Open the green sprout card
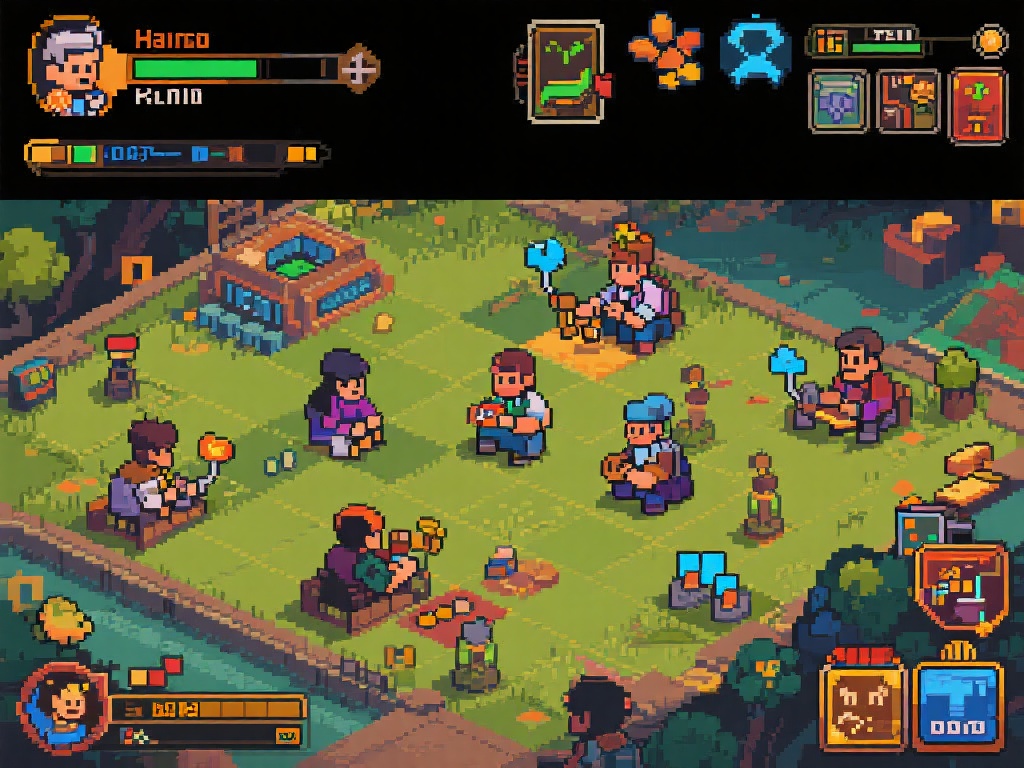 [565, 71]
